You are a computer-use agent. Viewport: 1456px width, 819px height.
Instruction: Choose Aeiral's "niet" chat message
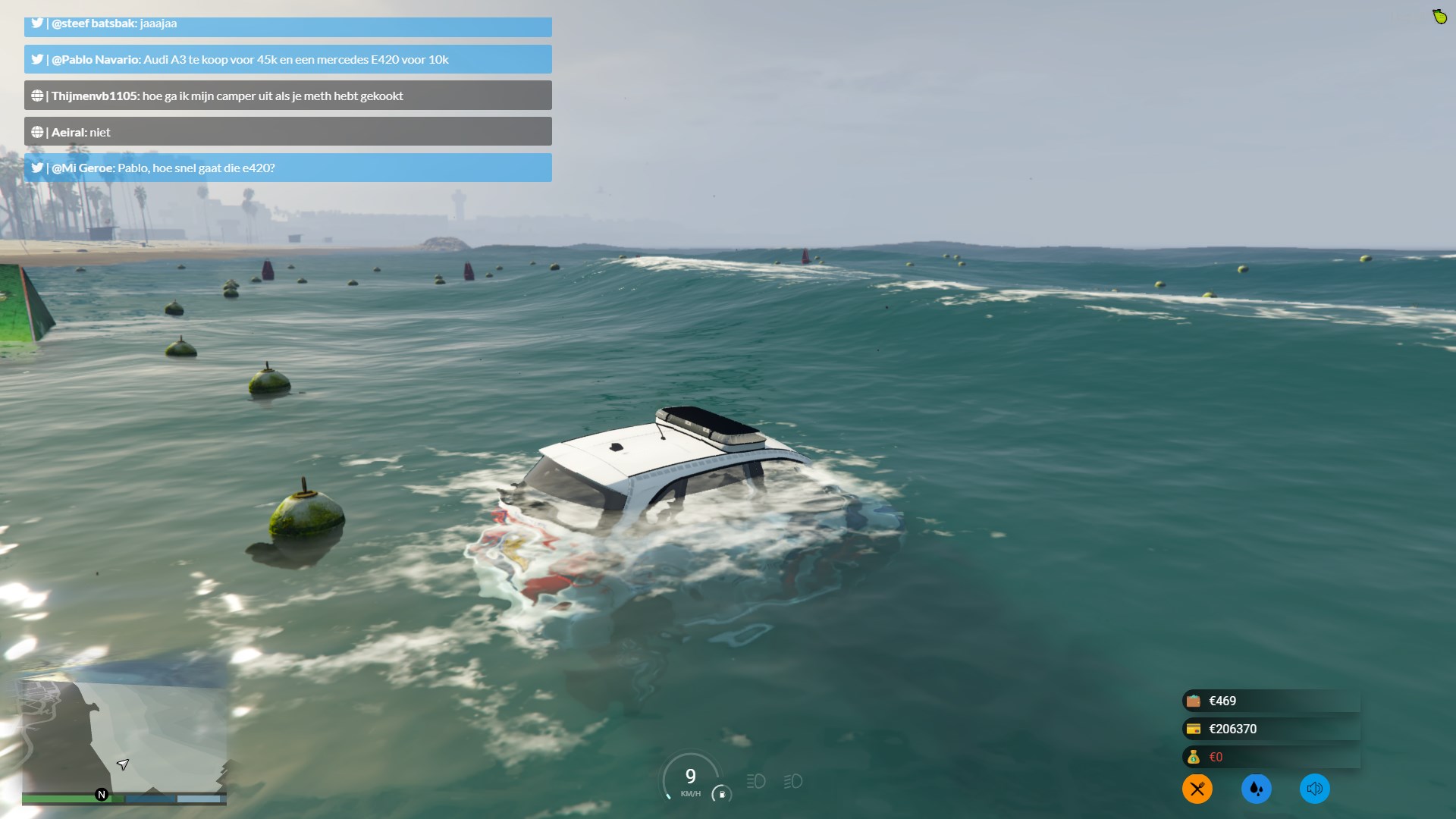click(287, 132)
